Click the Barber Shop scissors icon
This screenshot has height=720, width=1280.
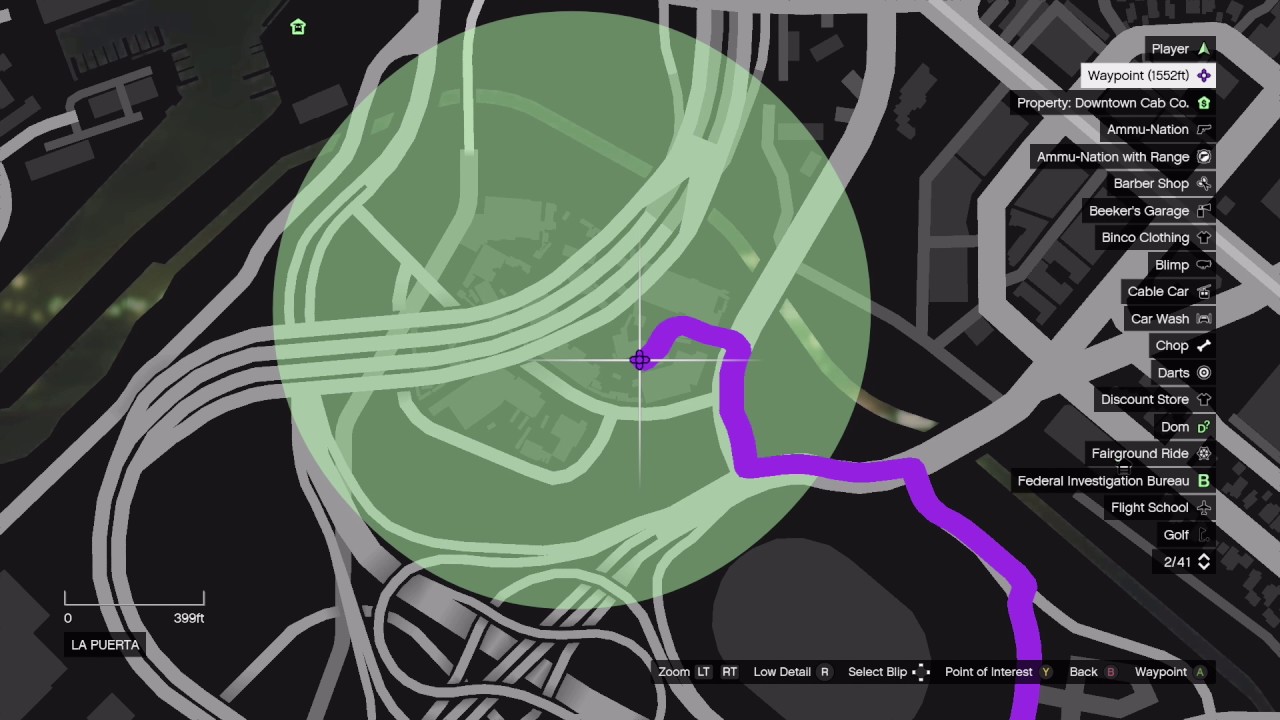(x=1203, y=183)
